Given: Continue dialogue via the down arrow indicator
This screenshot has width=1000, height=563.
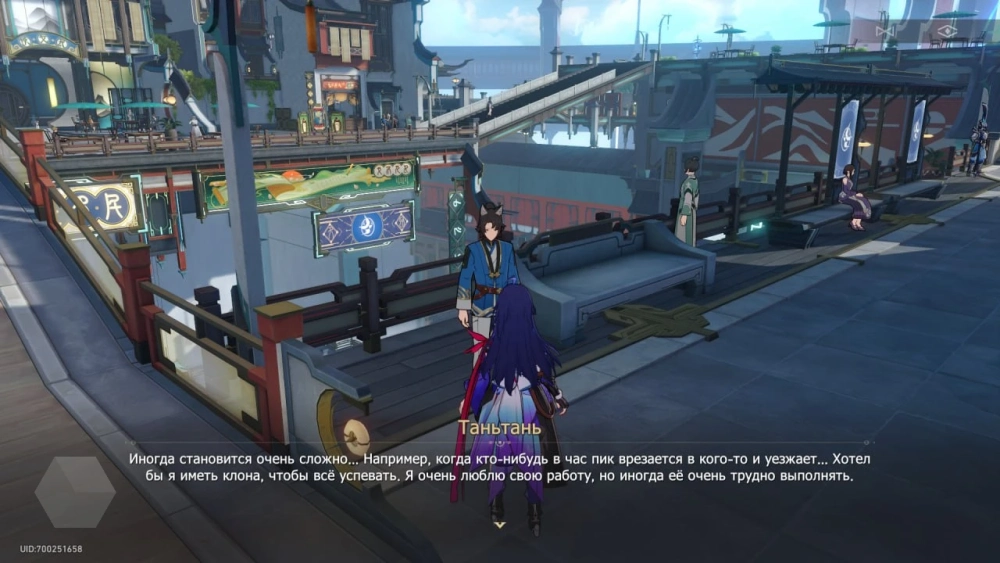Looking at the screenshot, I should (x=499, y=523).
